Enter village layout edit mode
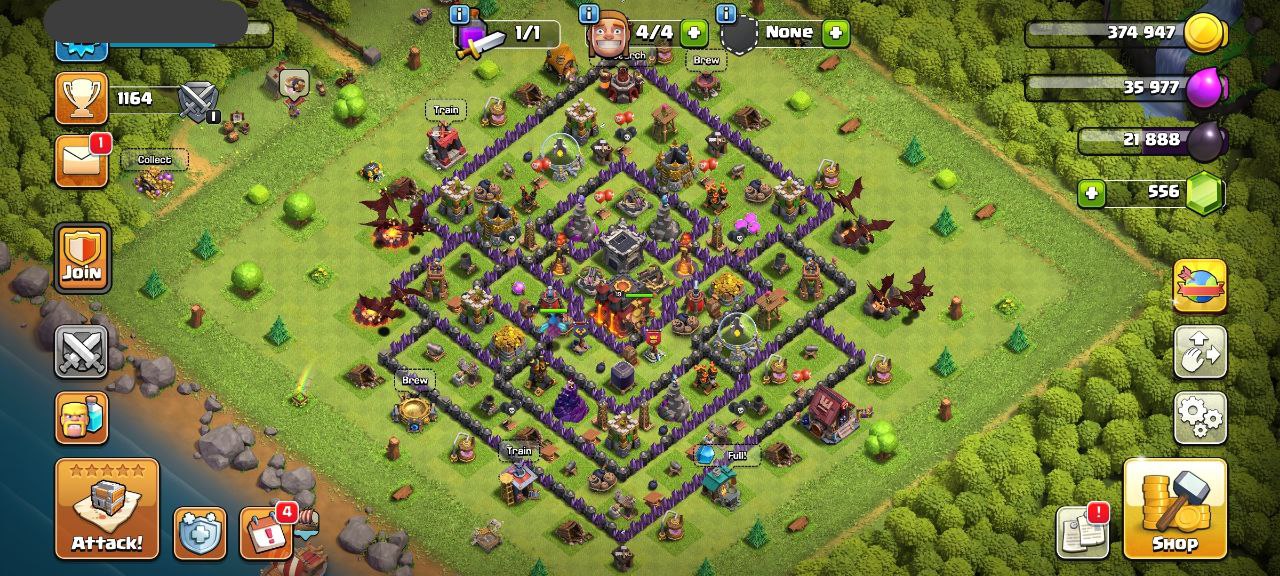Image resolution: width=1280 pixels, height=576 pixels. point(1199,351)
